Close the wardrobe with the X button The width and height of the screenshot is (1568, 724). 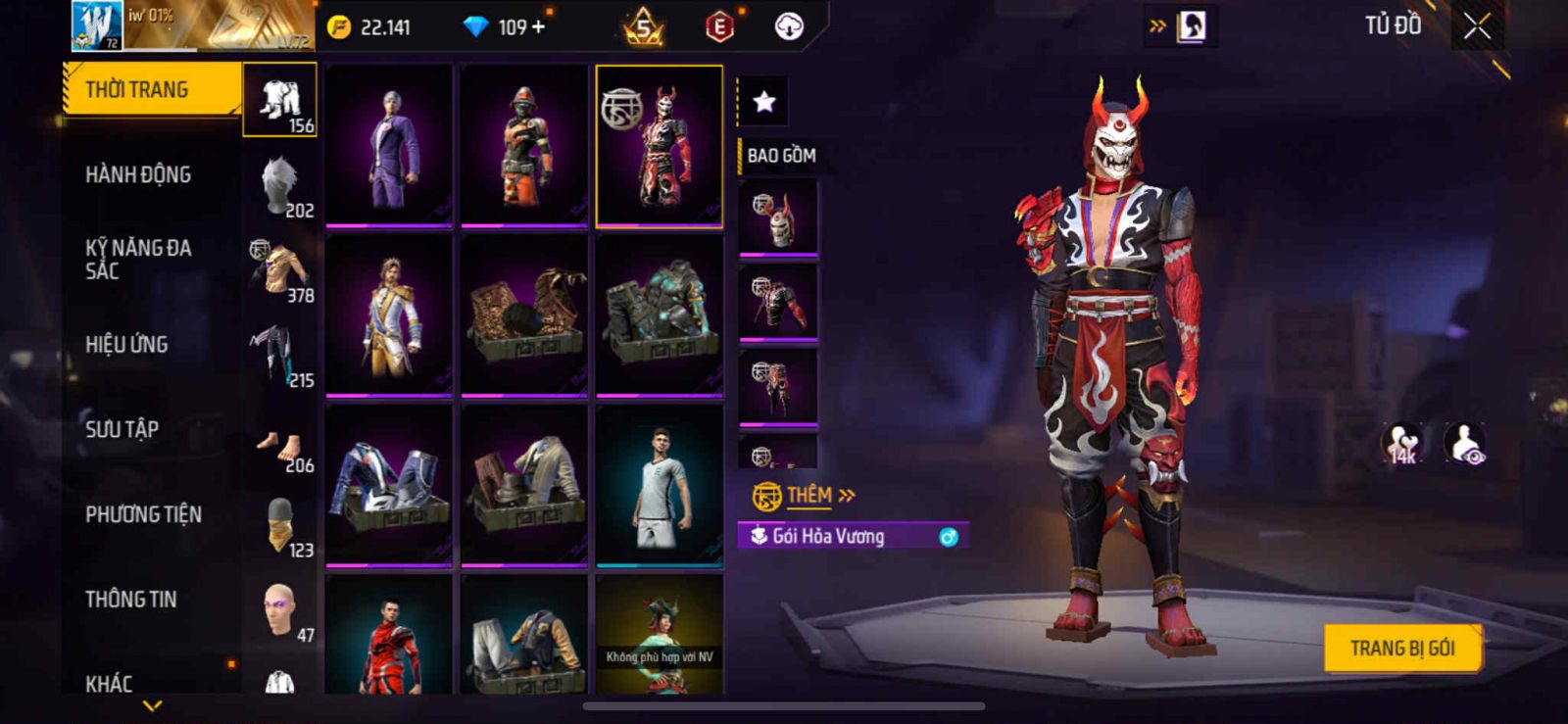click(x=1477, y=26)
